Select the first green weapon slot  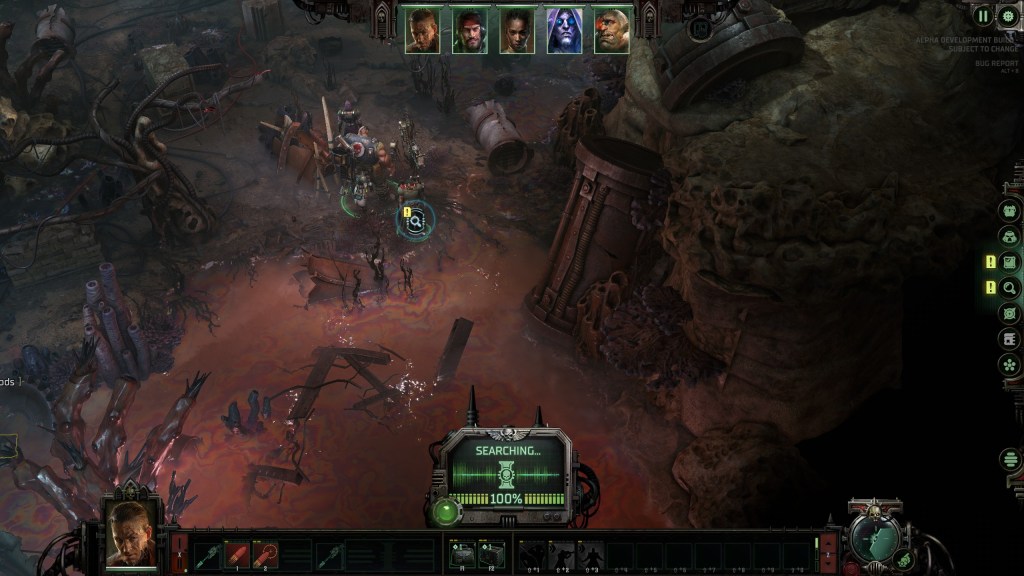(x=208, y=554)
